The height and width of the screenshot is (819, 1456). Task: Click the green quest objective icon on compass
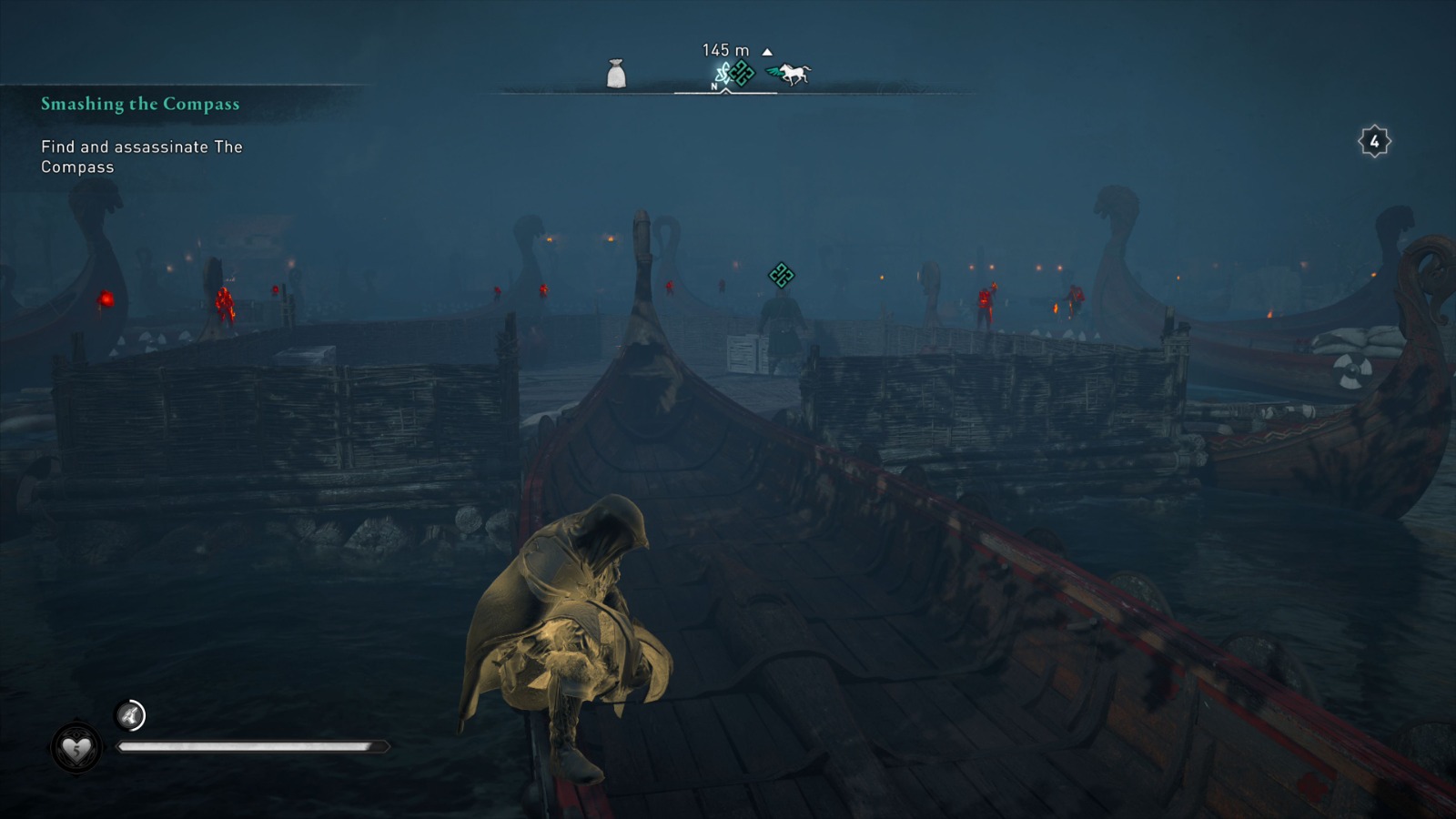[x=743, y=73]
